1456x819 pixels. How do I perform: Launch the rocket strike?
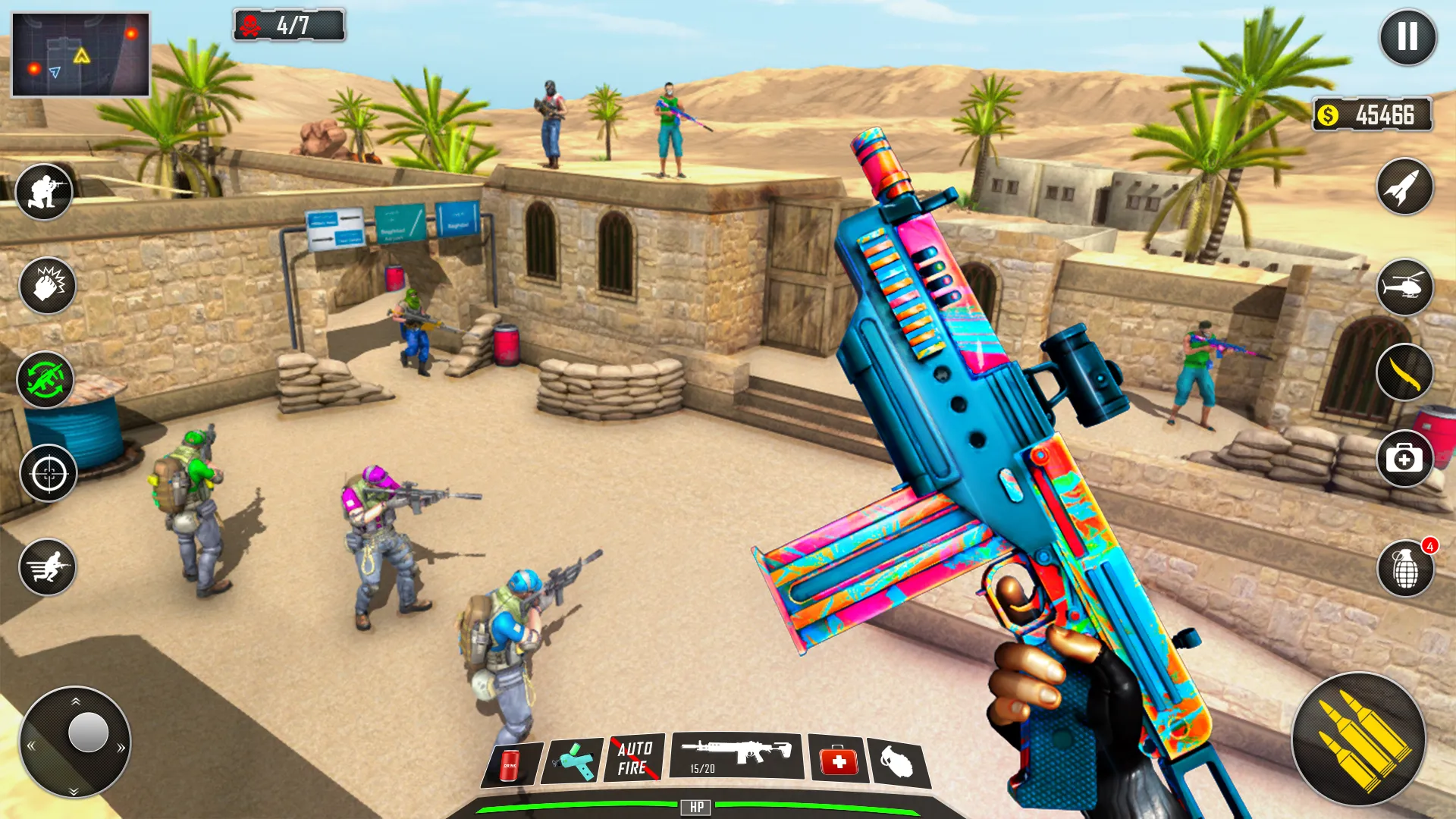click(1404, 187)
